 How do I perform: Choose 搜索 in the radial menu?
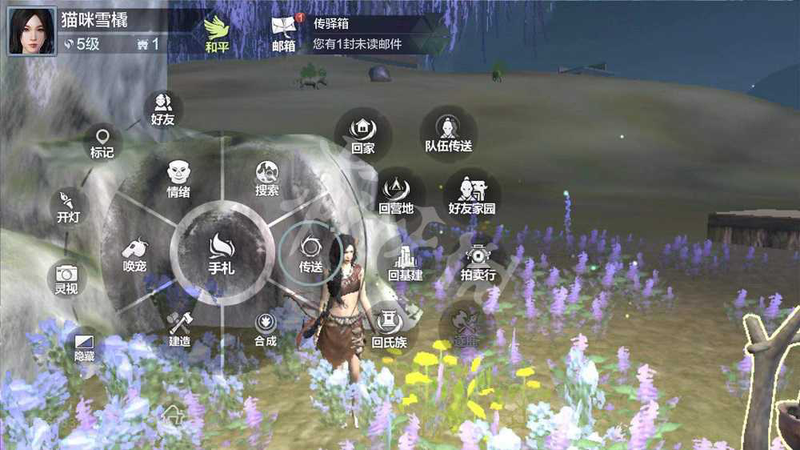click(266, 177)
